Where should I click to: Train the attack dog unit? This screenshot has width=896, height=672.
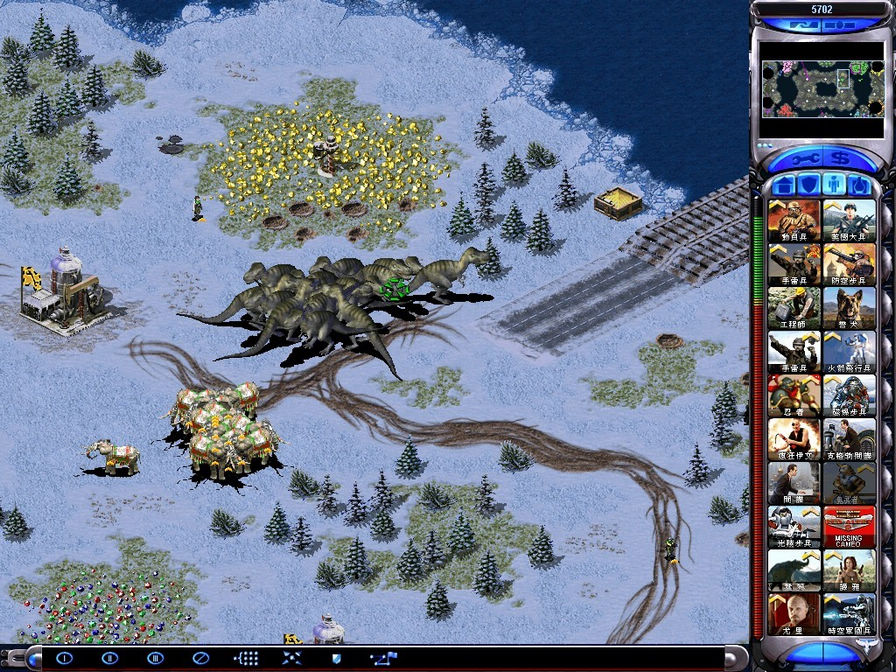849,307
